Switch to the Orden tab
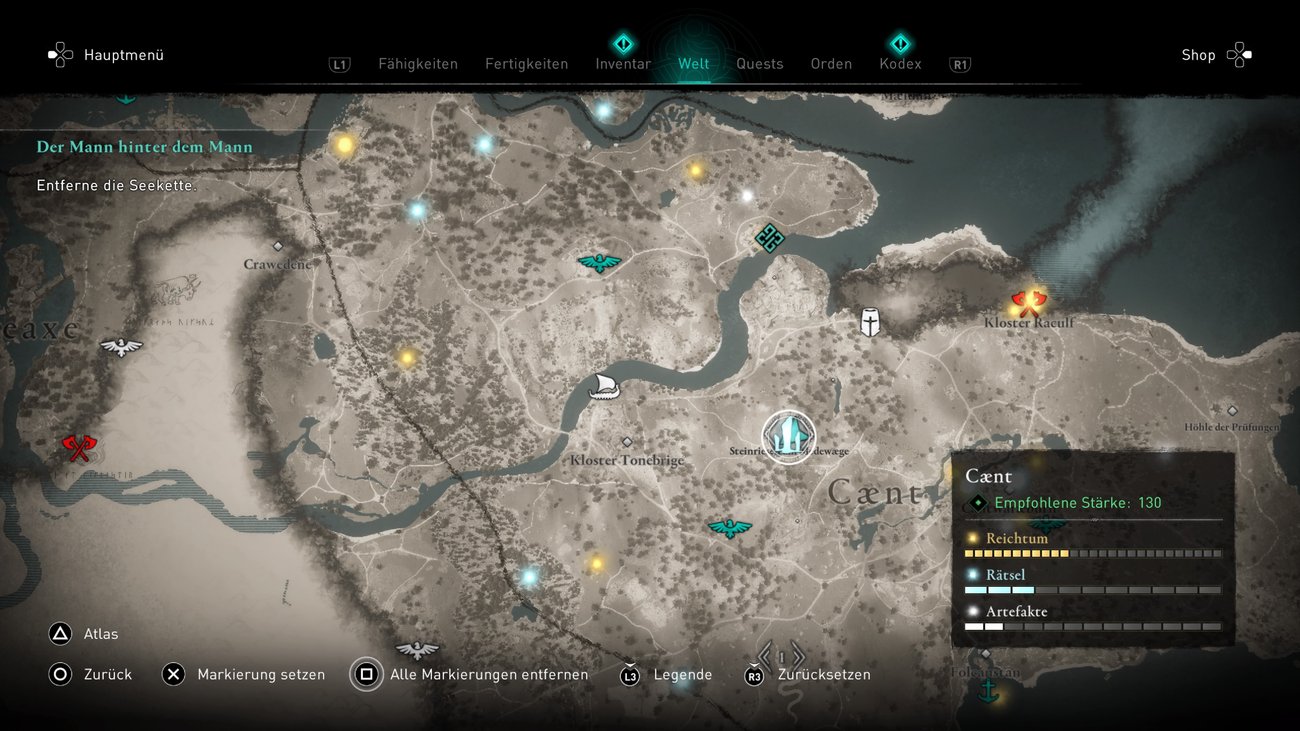The image size is (1300, 731). (x=831, y=64)
